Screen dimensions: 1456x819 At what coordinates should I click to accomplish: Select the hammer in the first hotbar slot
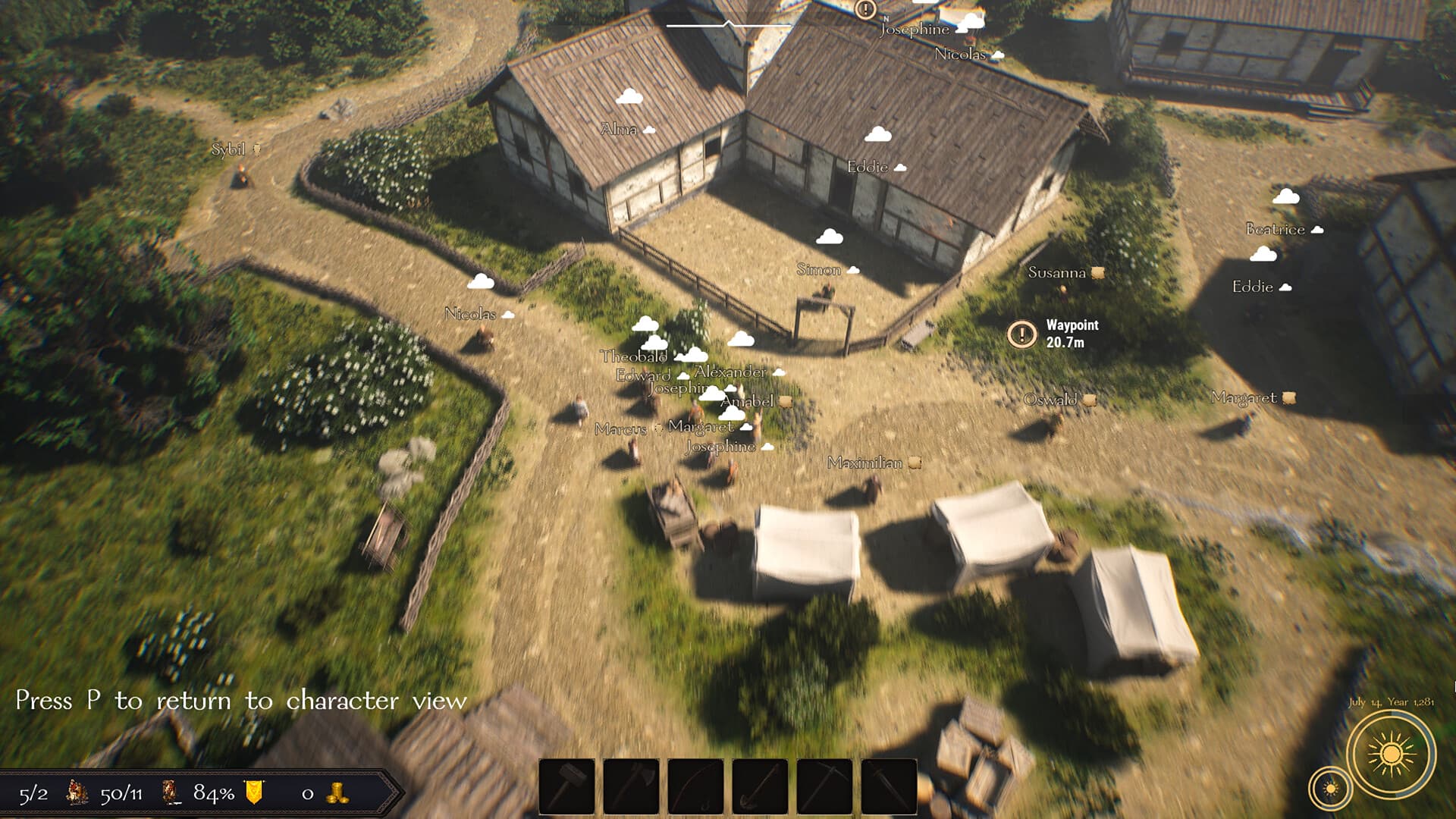click(567, 785)
